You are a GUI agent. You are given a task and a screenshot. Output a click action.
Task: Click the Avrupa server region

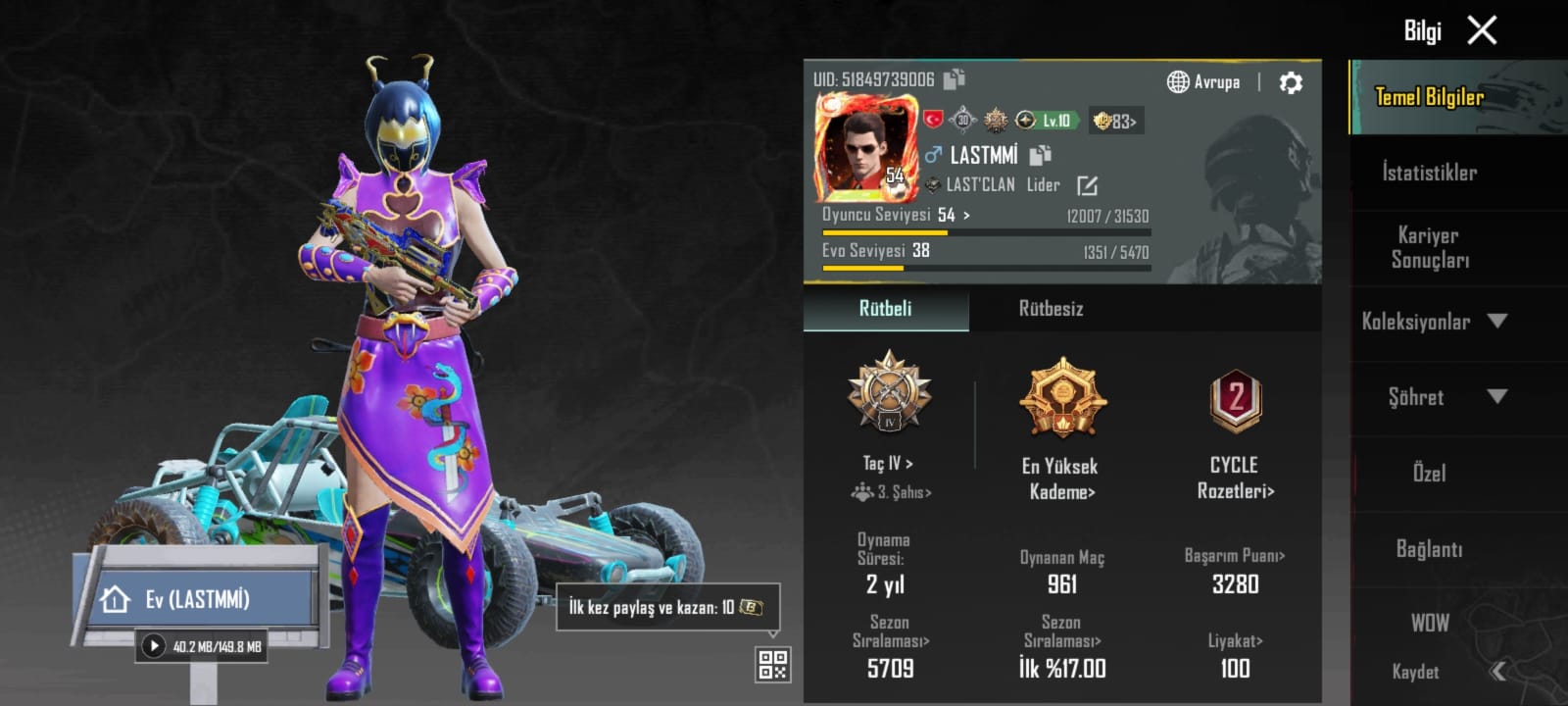(x=1203, y=82)
